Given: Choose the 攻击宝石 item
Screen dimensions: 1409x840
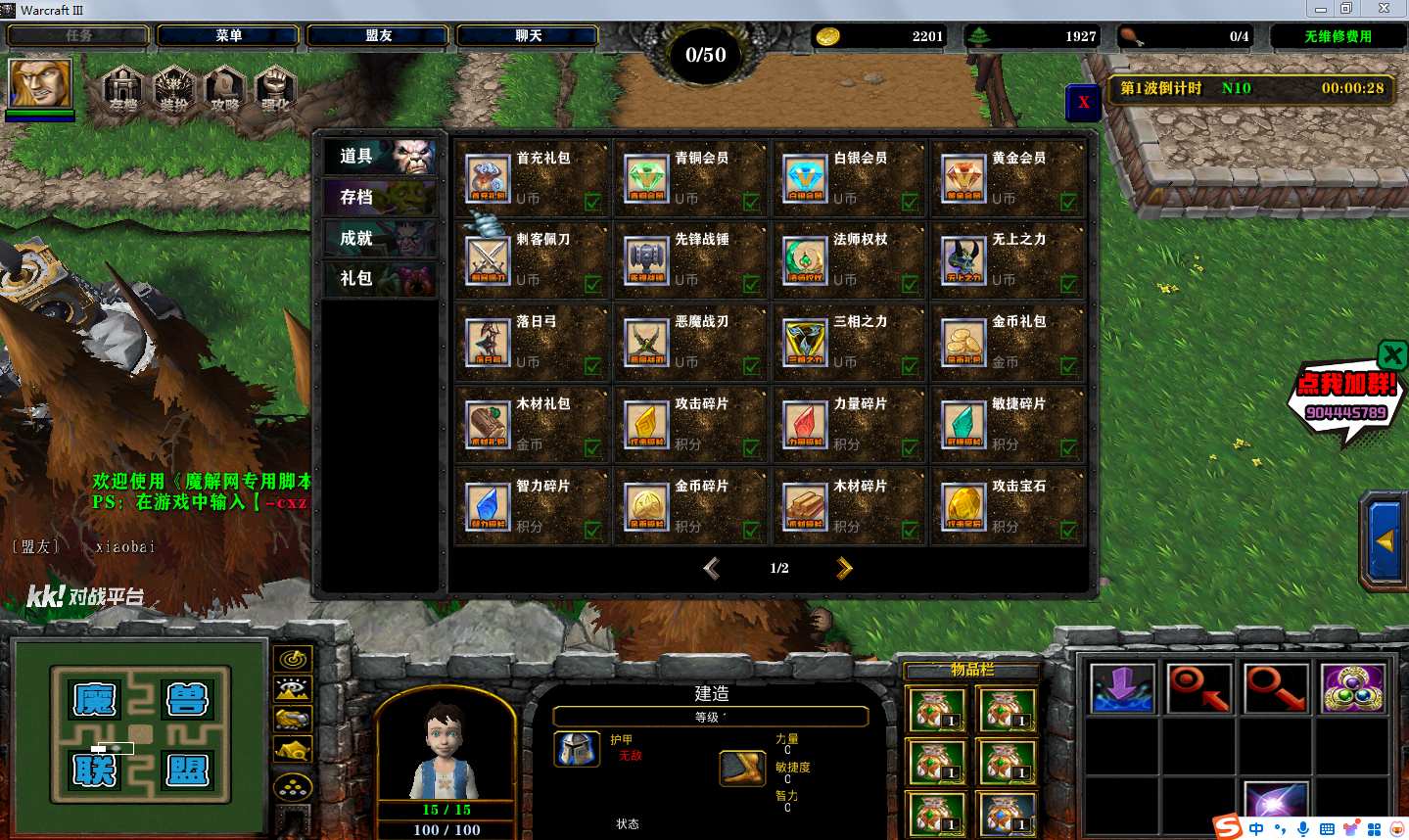Looking at the screenshot, I should tap(1008, 506).
